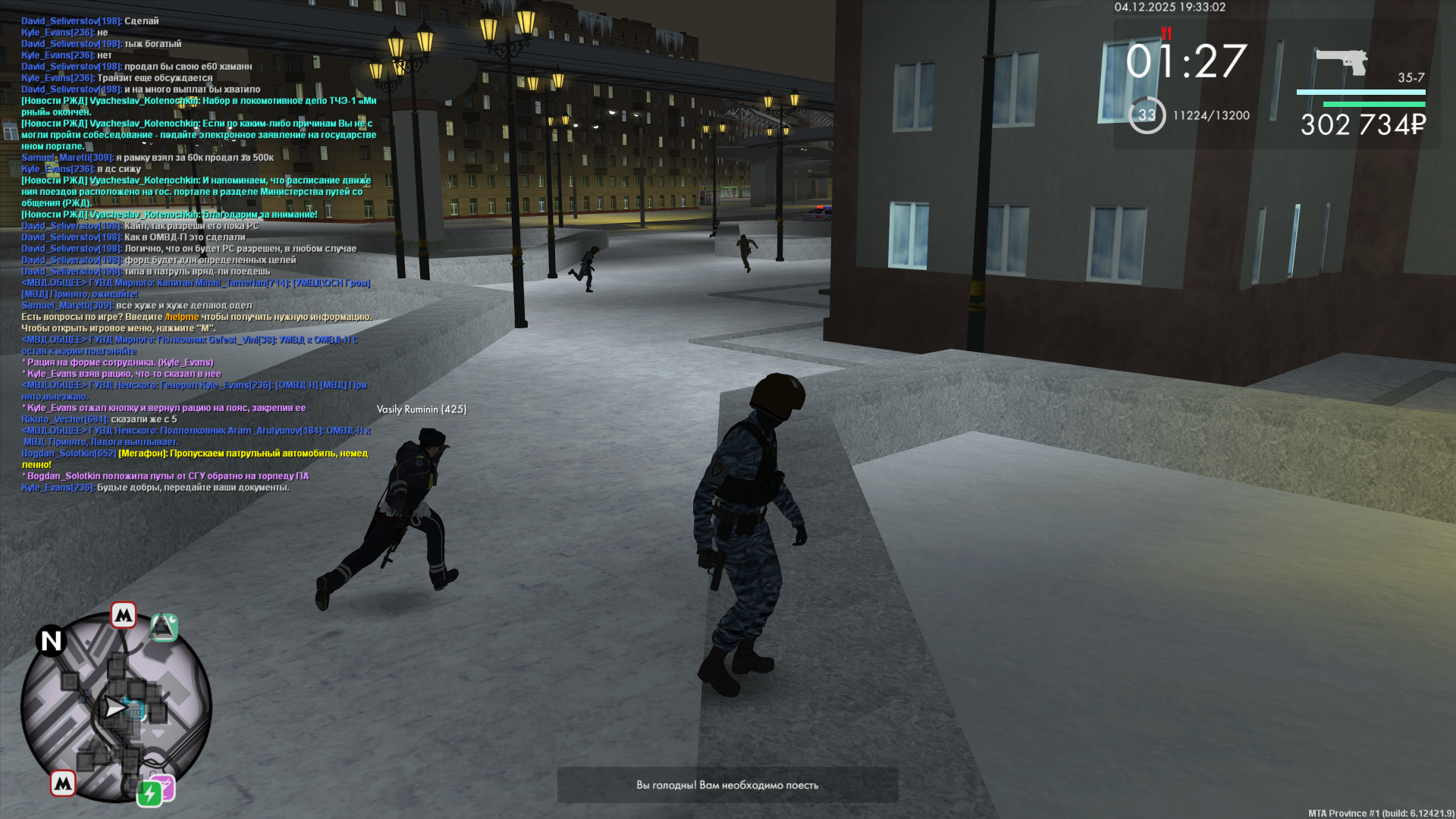Click the black N compass indicator
The image size is (1456, 819).
[51, 642]
